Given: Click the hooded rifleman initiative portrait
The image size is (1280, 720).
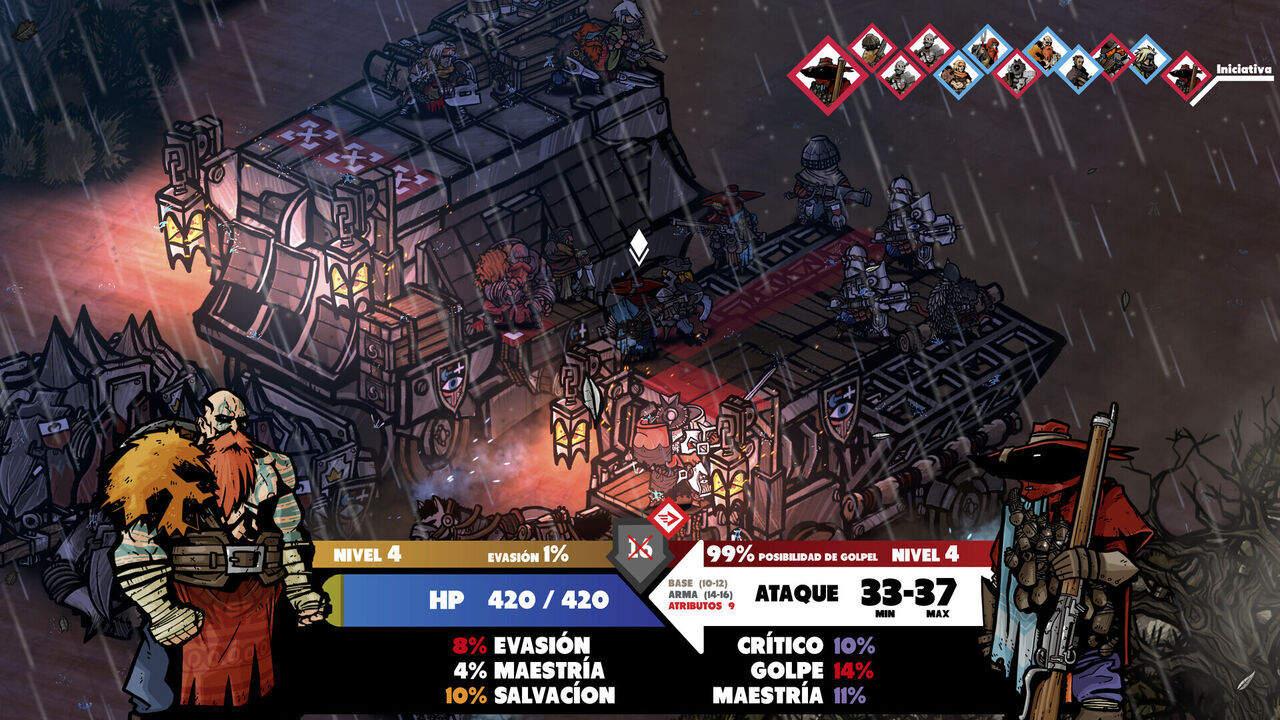Looking at the screenshot, I should tap(872, 47).
